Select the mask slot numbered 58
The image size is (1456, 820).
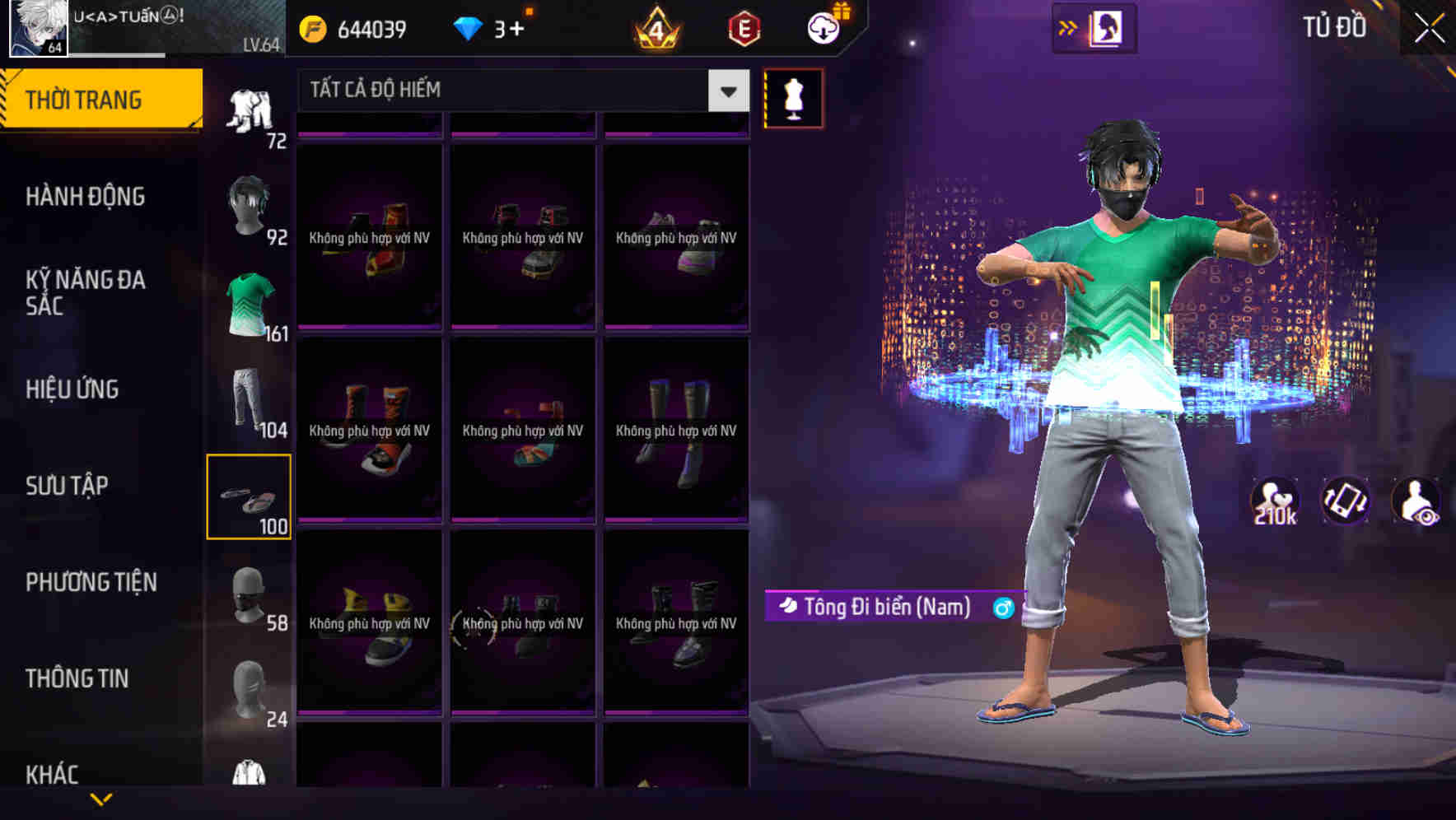coord(249,595)
